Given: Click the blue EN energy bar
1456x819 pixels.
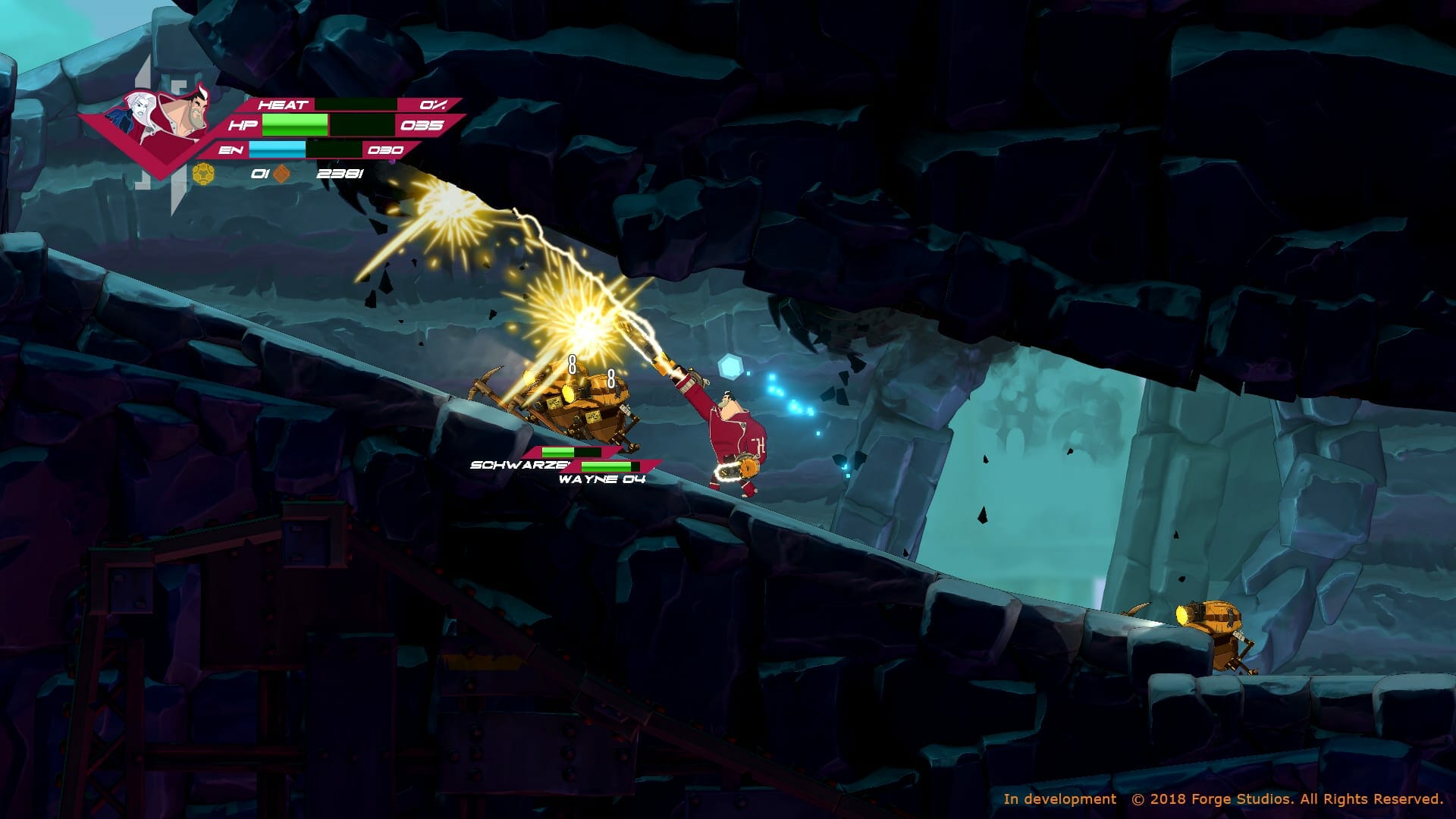Looking at the screenshot, I should (x=278, y=148).
